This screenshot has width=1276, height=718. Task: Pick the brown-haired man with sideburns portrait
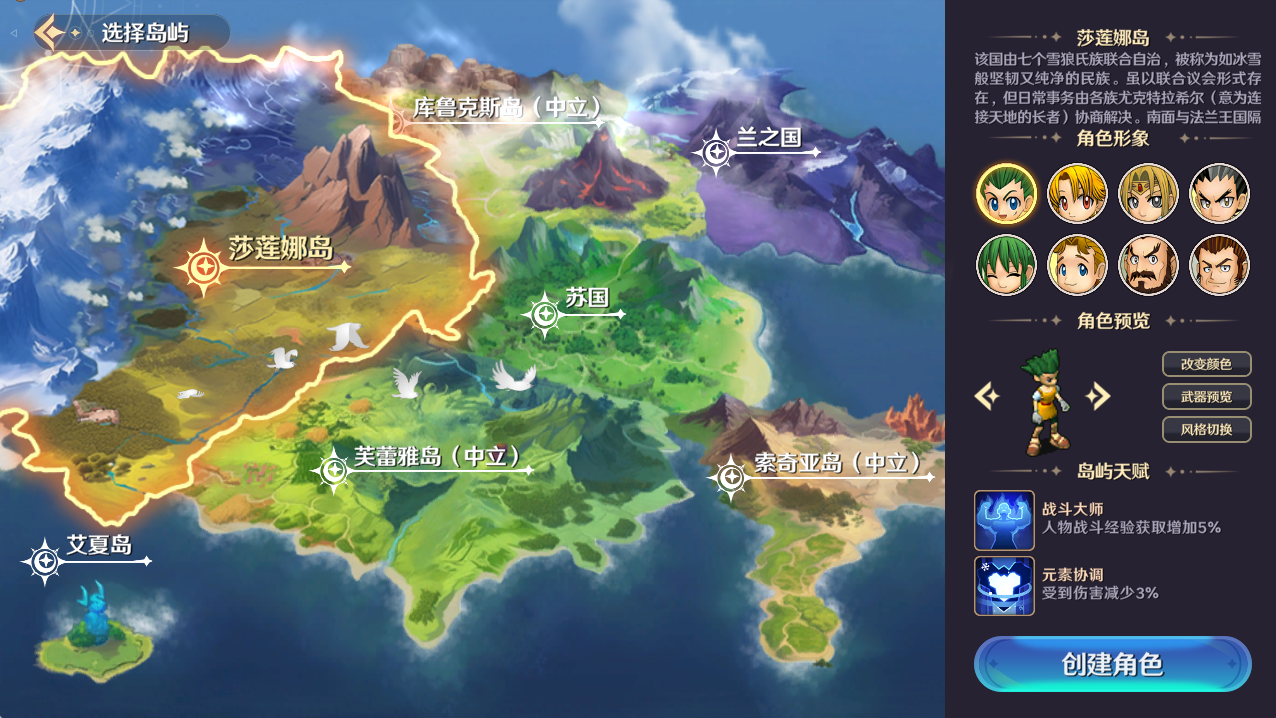pos(1219,265)
